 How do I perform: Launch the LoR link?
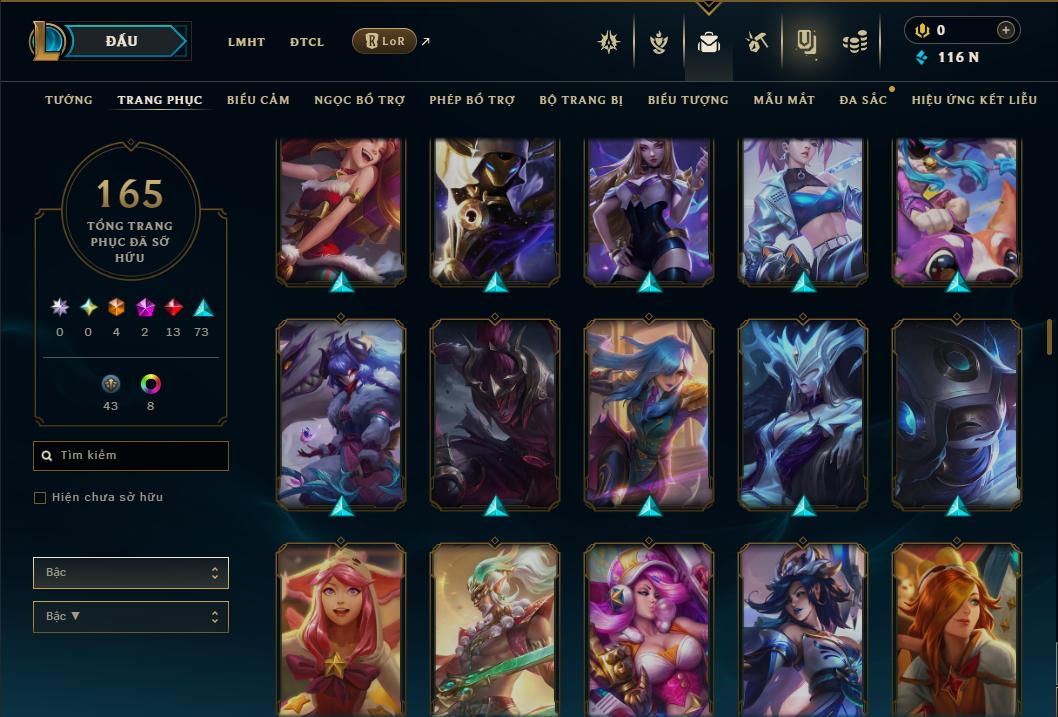click(385, 41)
